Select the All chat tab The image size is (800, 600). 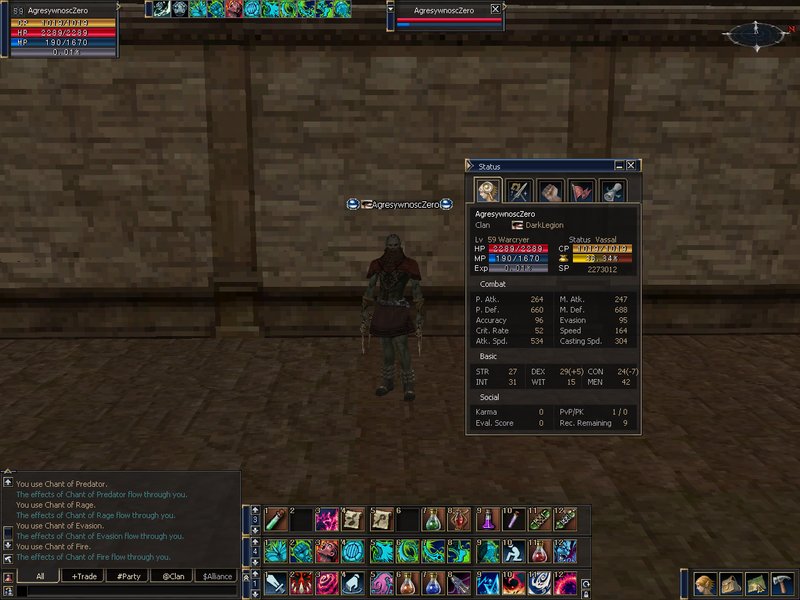tap(38, 576)
